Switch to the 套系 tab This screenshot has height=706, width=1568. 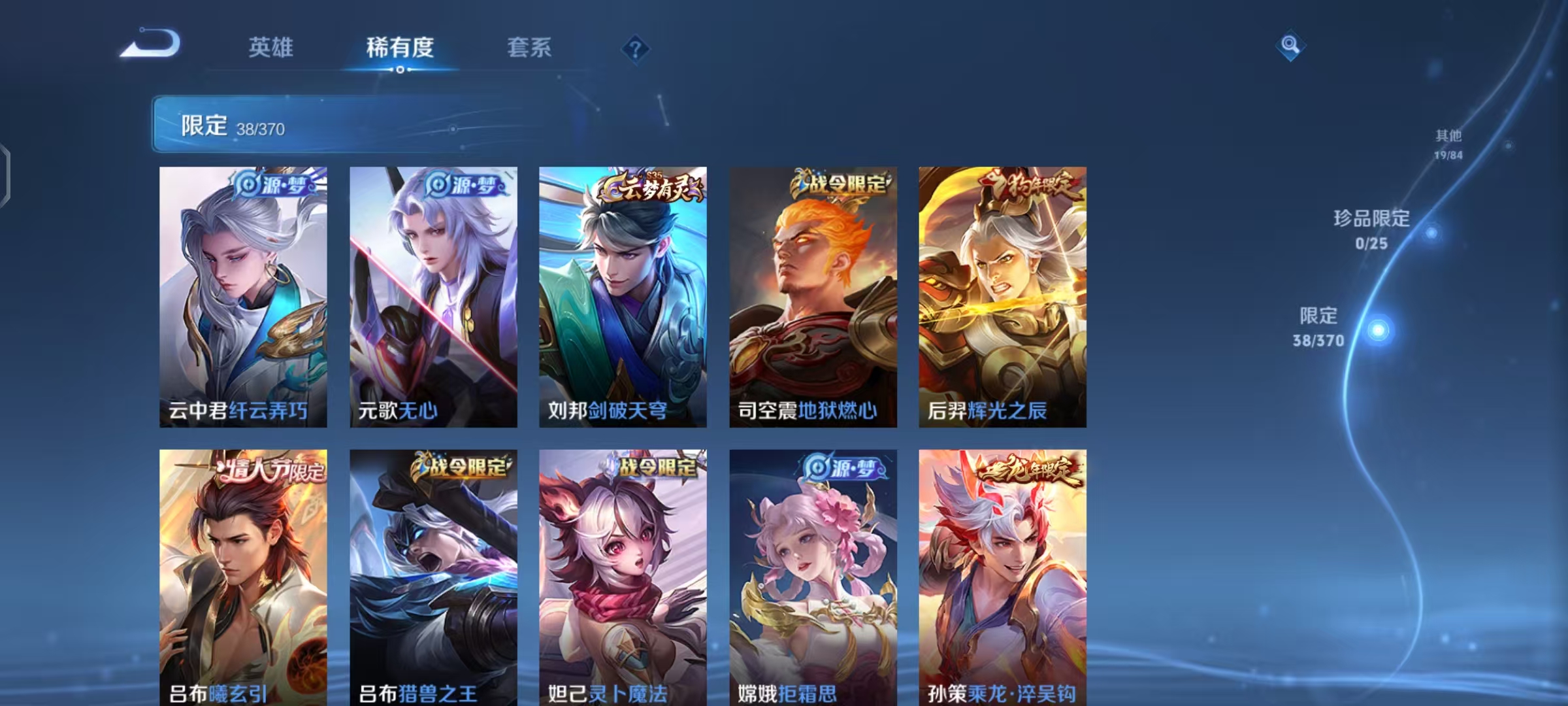click(530, 47)
